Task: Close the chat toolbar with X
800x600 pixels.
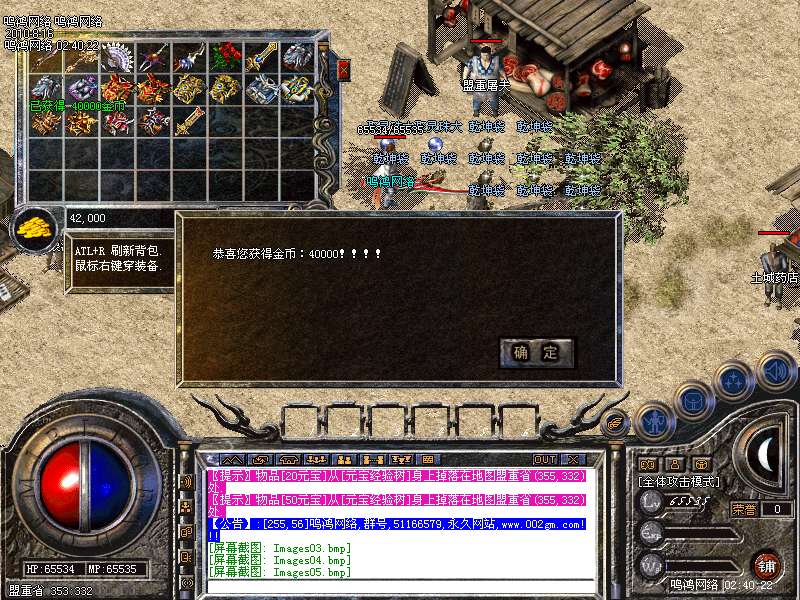Action: (x=575, y=460)
